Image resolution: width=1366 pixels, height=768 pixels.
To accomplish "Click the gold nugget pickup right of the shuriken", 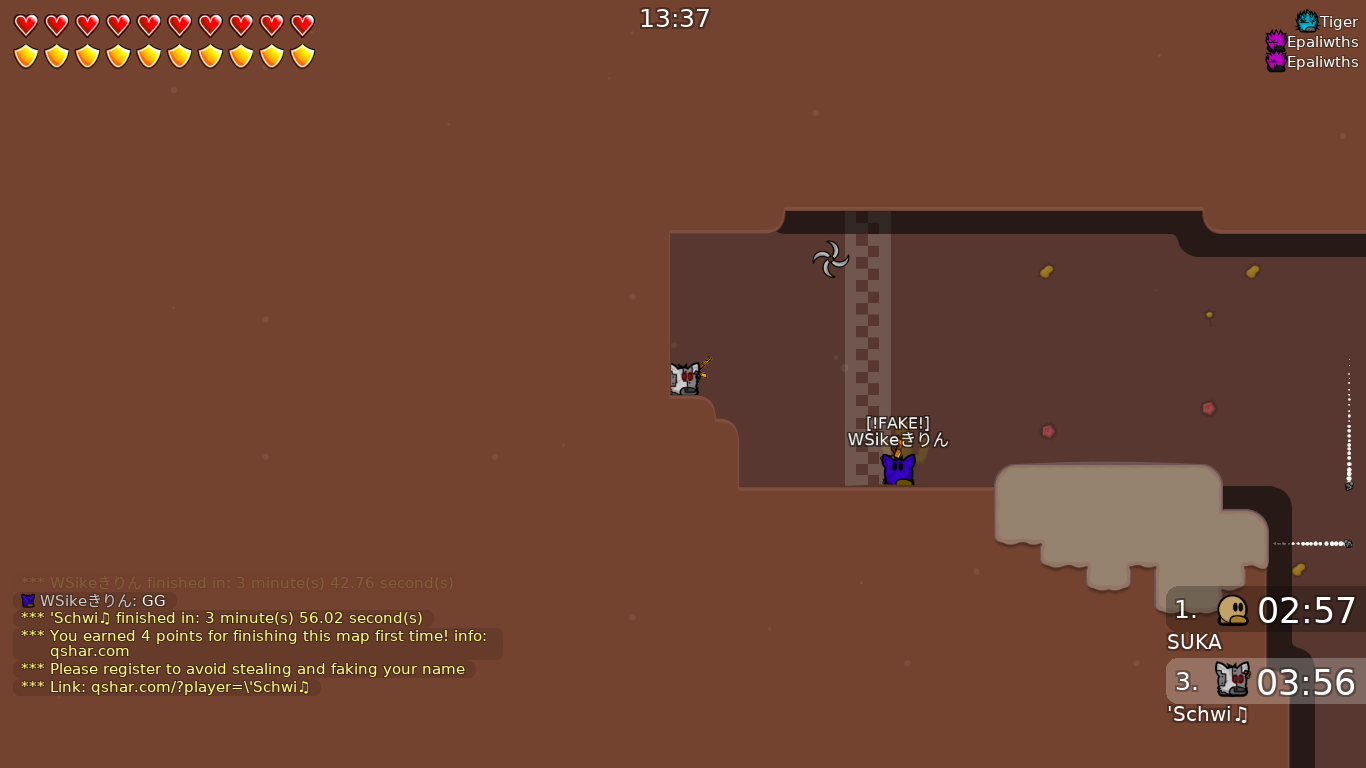I will pos(1046,272).
